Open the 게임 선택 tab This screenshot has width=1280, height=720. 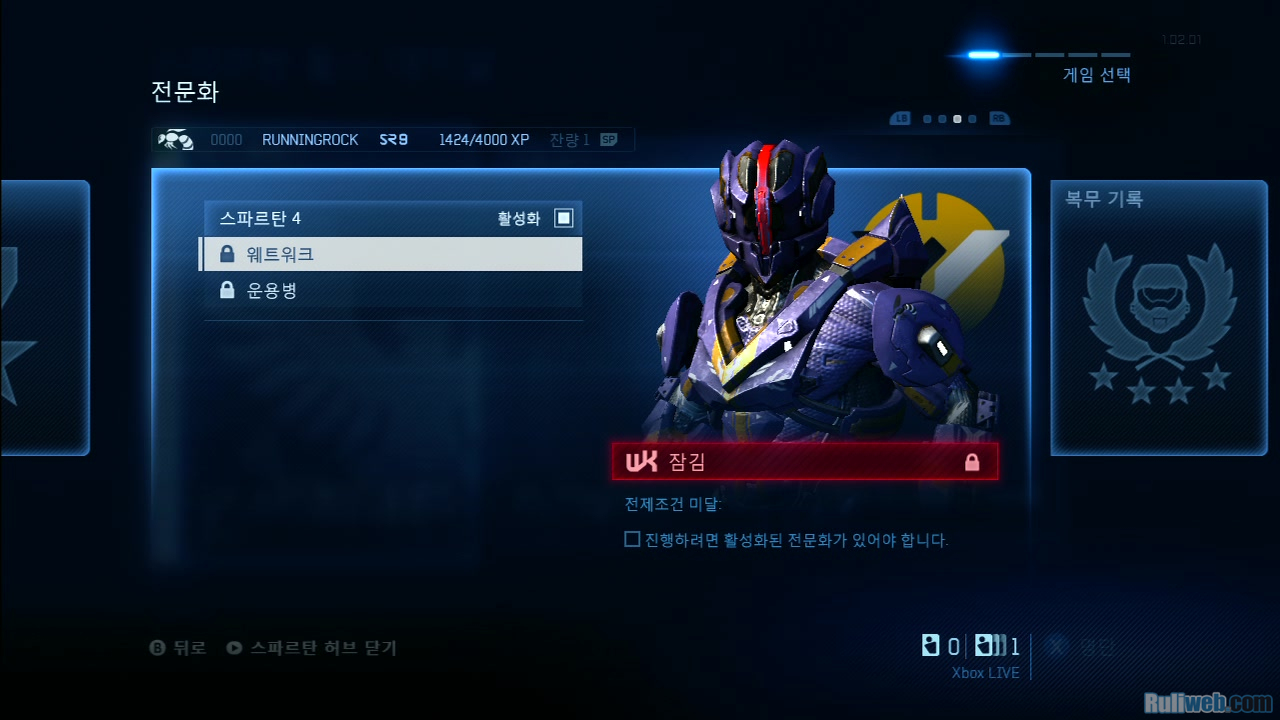[x=1096, y=75]
